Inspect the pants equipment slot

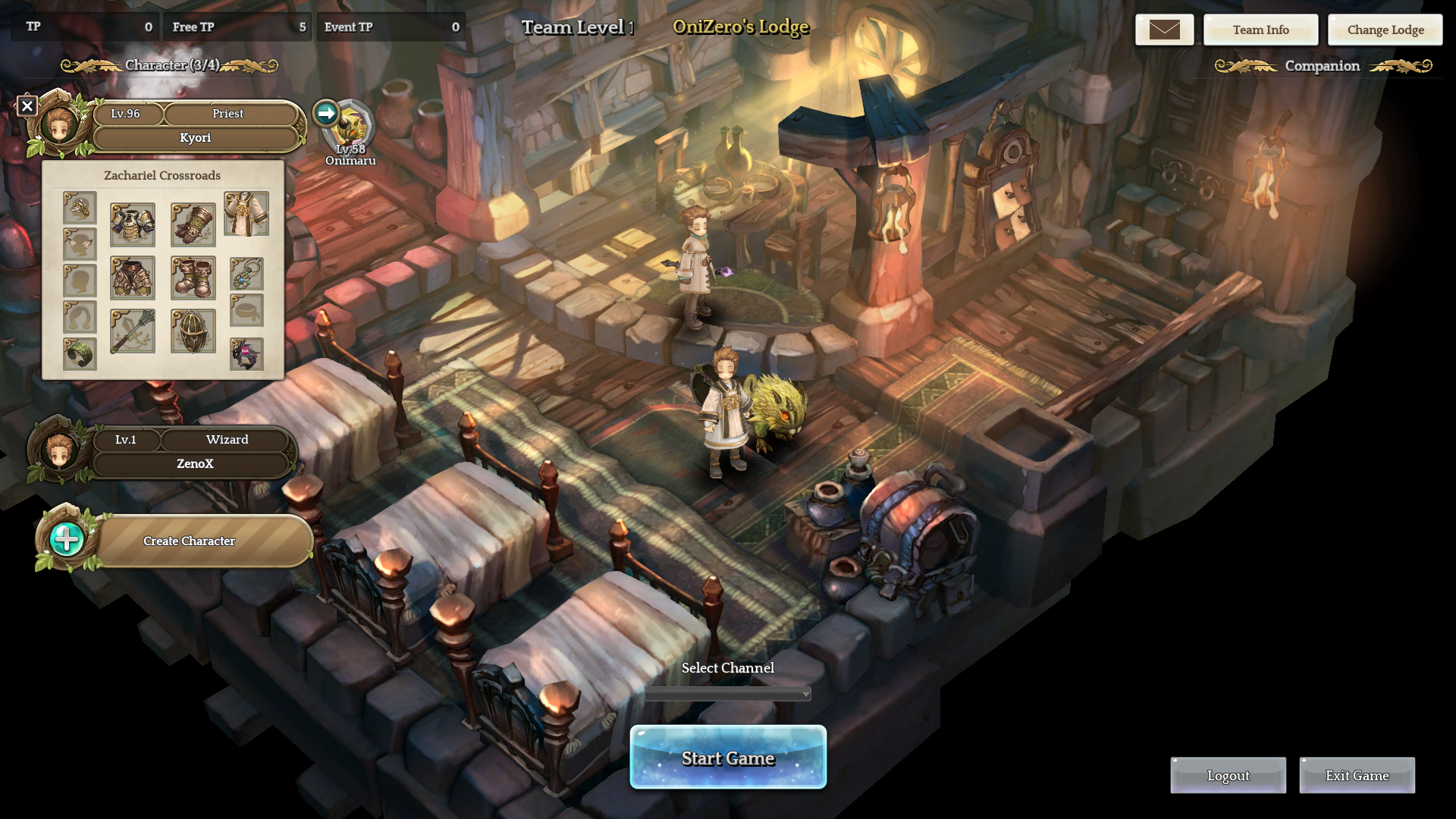[x=133, y=278]
